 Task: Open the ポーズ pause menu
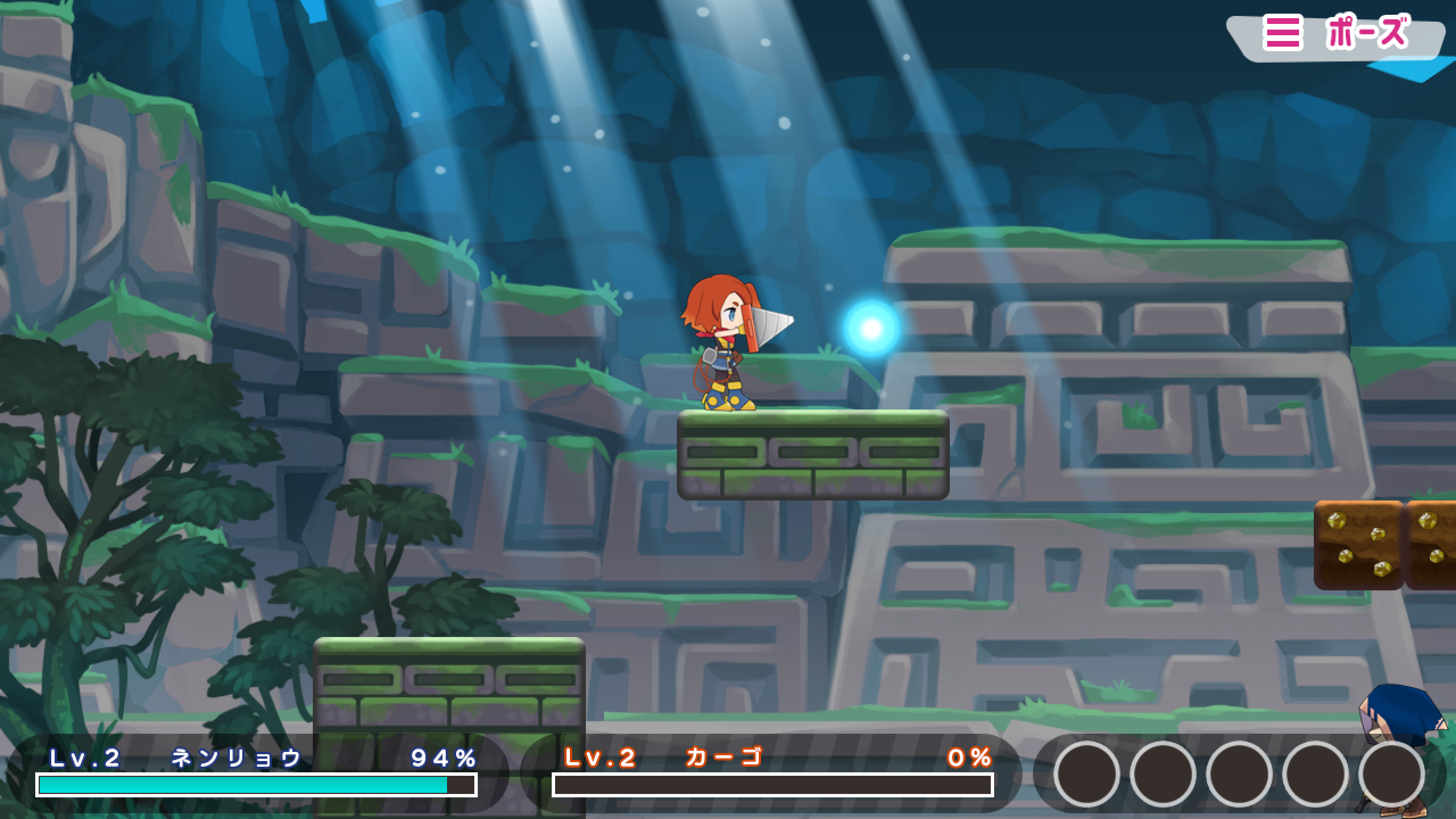[1337, 34]
